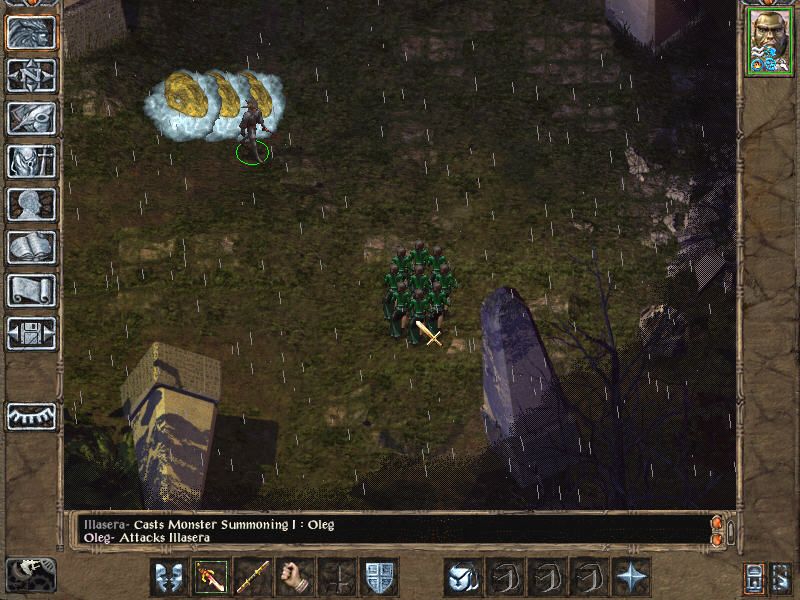Click the return-to-game button above the map icon

[32, 33]
